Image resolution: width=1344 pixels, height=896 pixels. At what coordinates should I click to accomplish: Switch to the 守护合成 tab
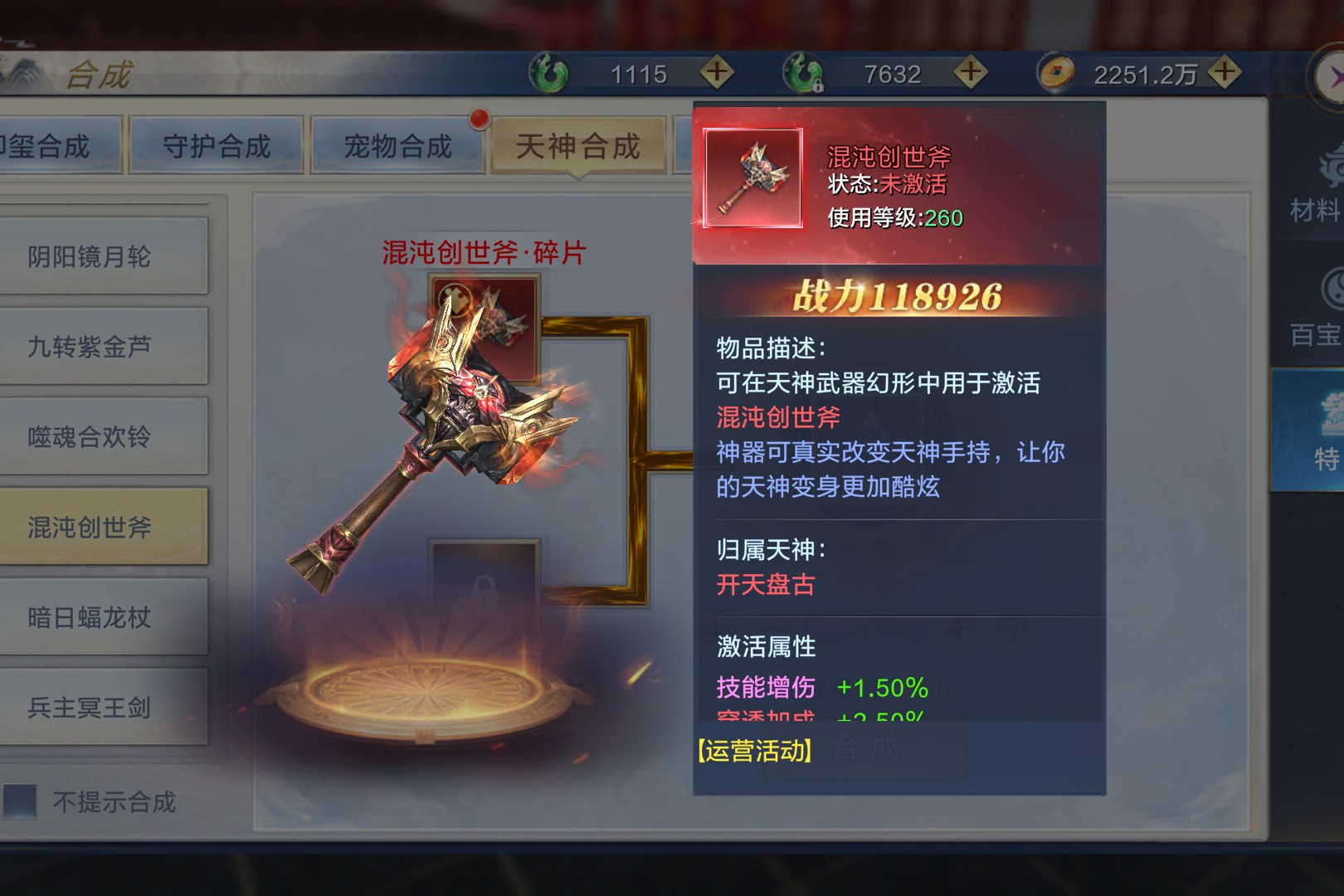pos(216,147)
